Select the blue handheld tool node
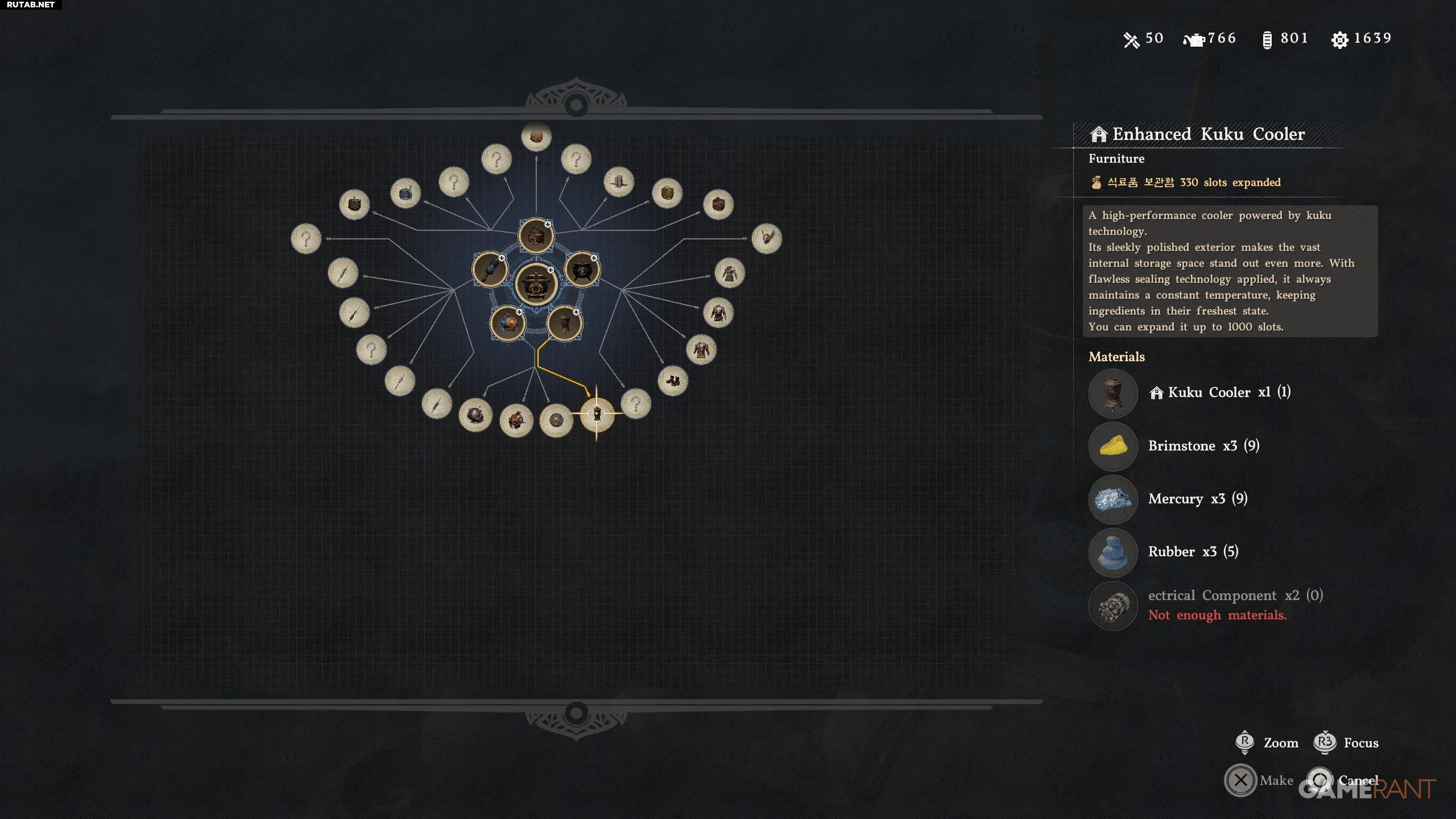 (490, 270)
